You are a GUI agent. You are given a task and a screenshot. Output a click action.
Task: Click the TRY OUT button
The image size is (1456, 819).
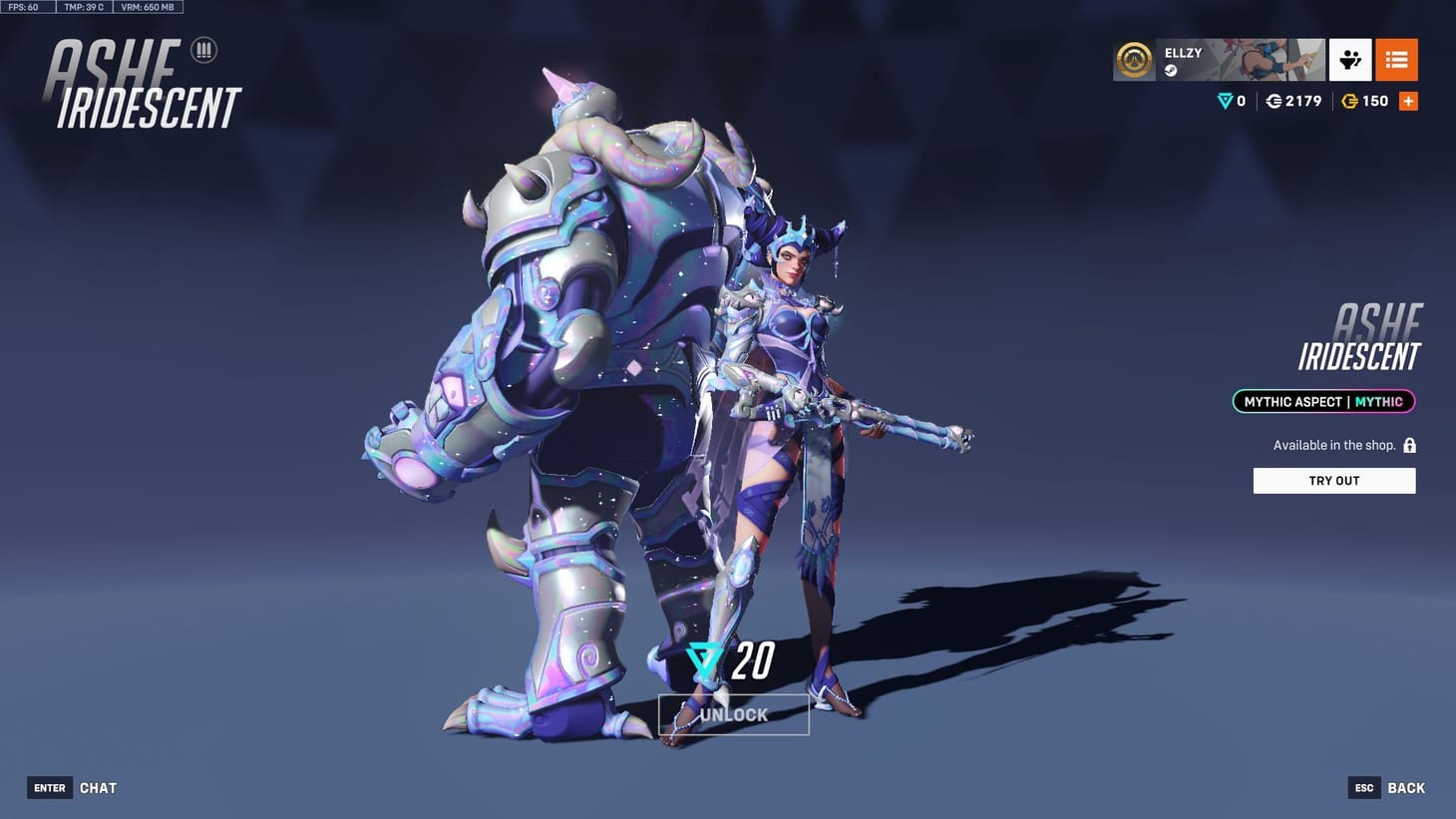point(1333,480)
